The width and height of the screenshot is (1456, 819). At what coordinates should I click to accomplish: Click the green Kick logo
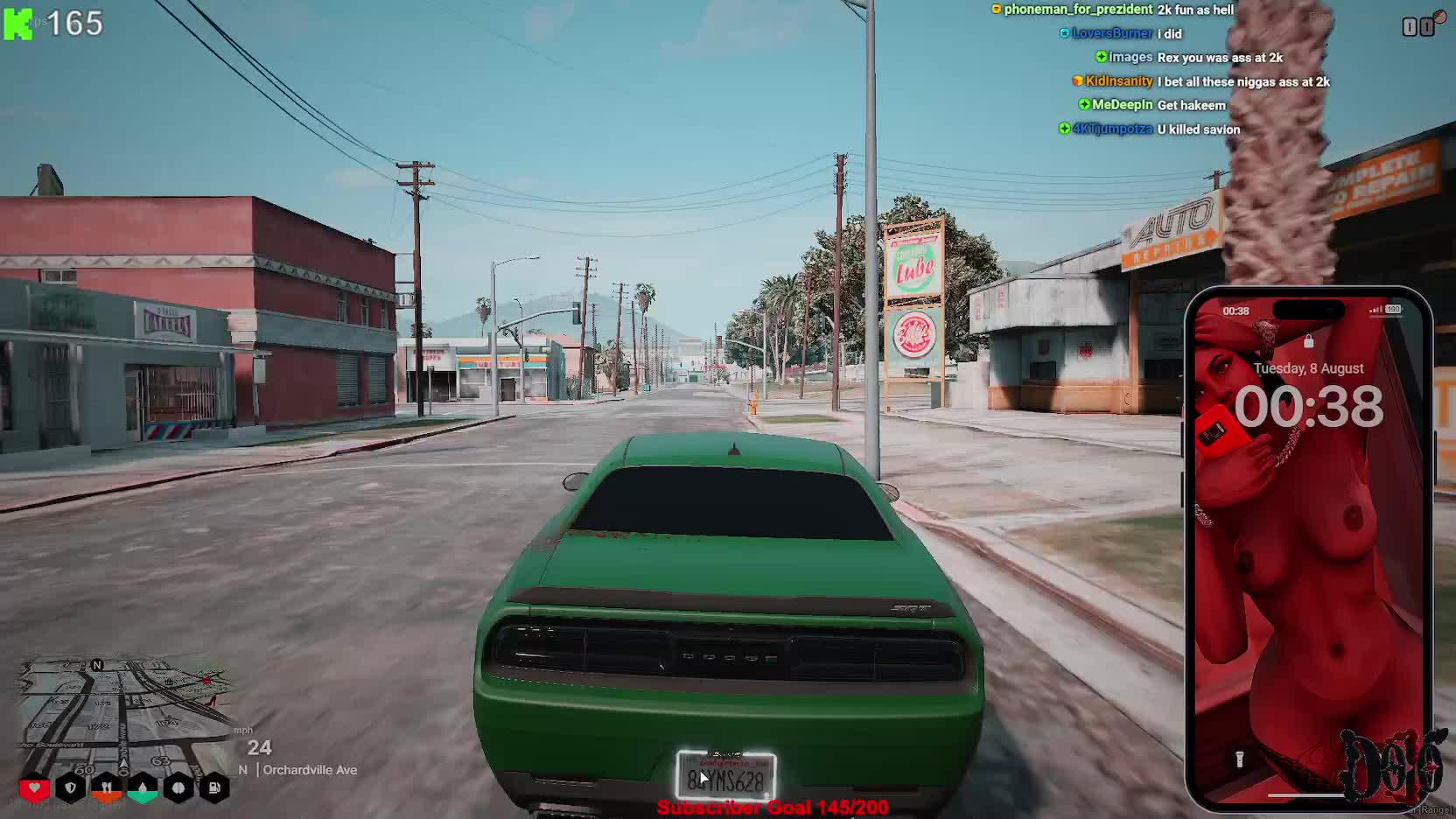coord(17,24)
